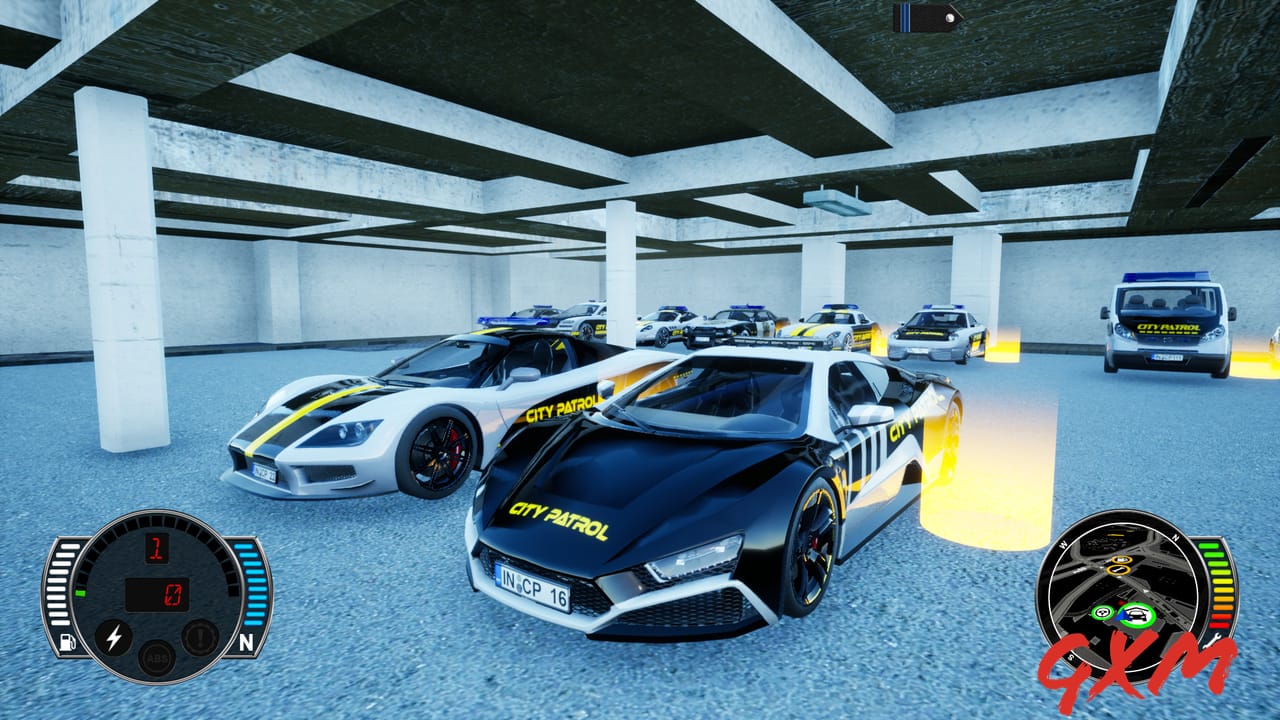Select the wrench repair marker on the minimap
The height and width of the screenshot is (720, 1280).
(1117, 569)
